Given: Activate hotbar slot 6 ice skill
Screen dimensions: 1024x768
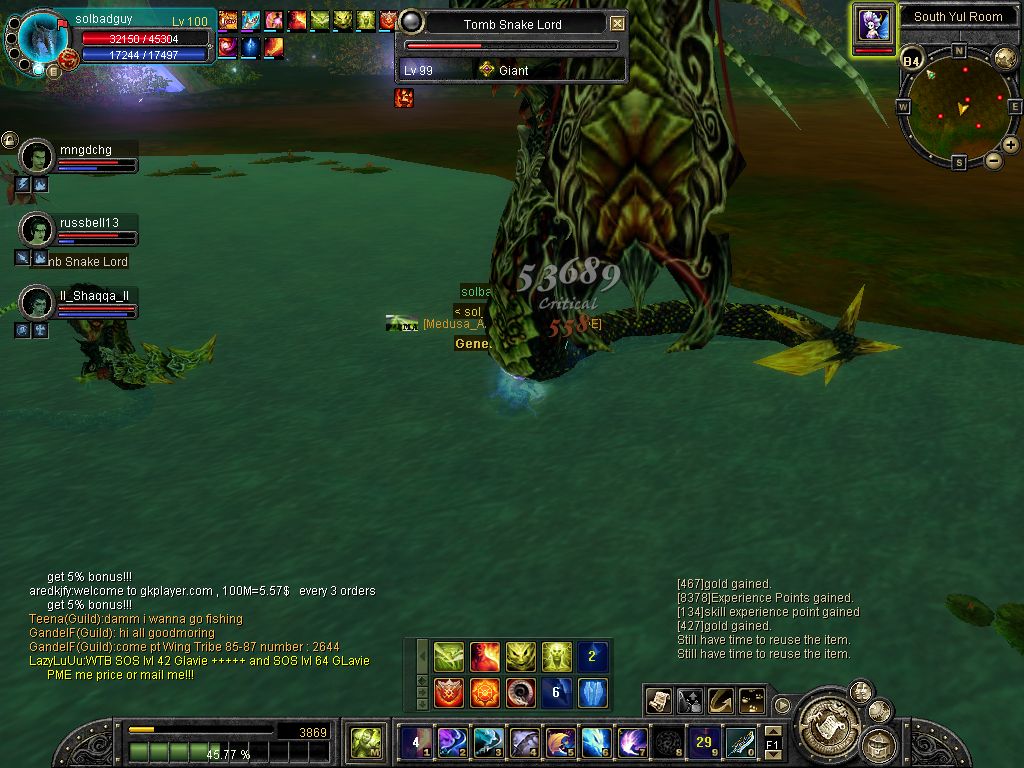Looking at the screenshot, I should click(x=596, y=742).
